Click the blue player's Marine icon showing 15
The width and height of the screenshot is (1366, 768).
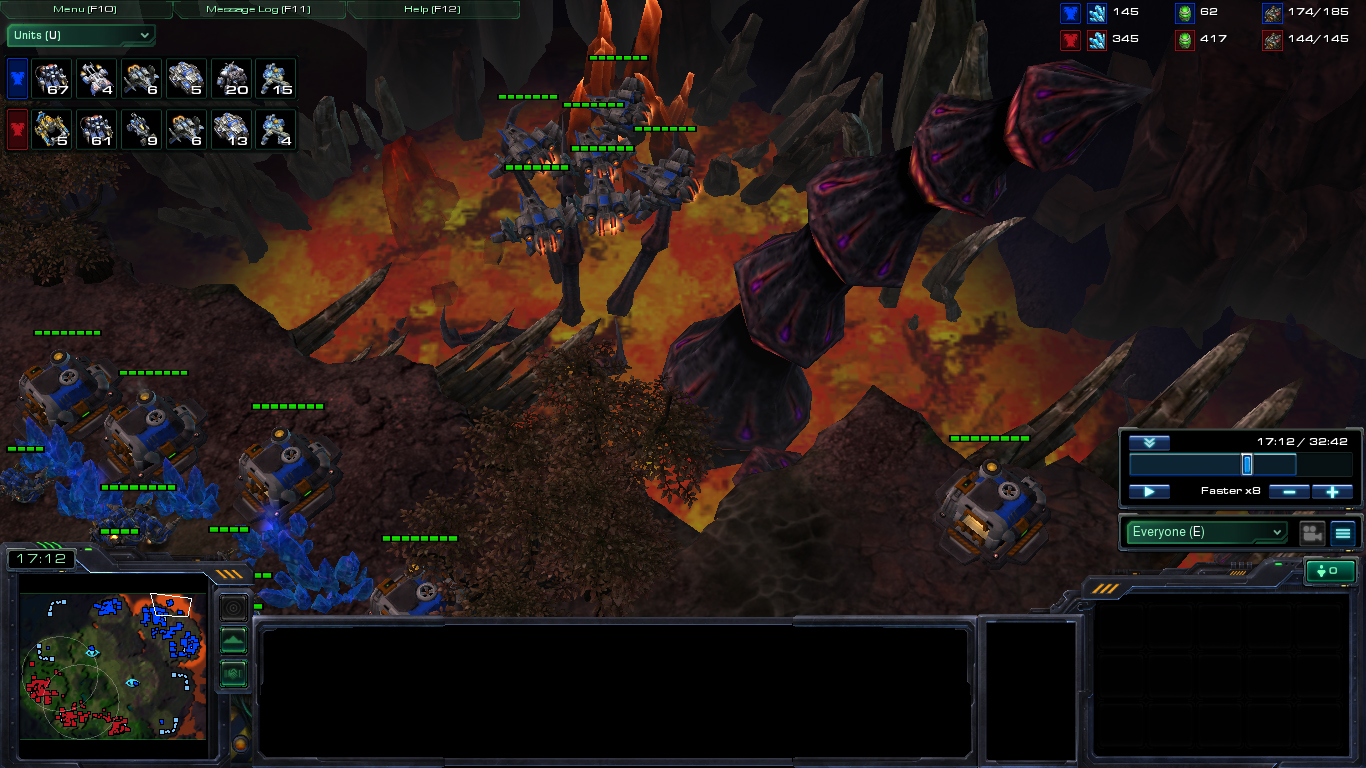[x=276, y=78]
